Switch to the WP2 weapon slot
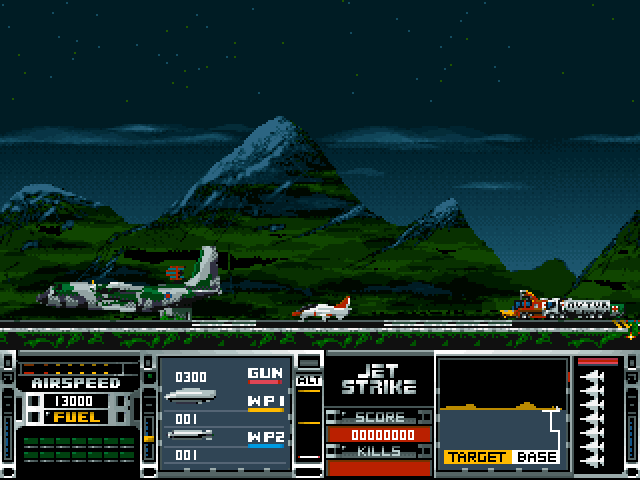Screen dimensions: 640x480 coord(265,437)
